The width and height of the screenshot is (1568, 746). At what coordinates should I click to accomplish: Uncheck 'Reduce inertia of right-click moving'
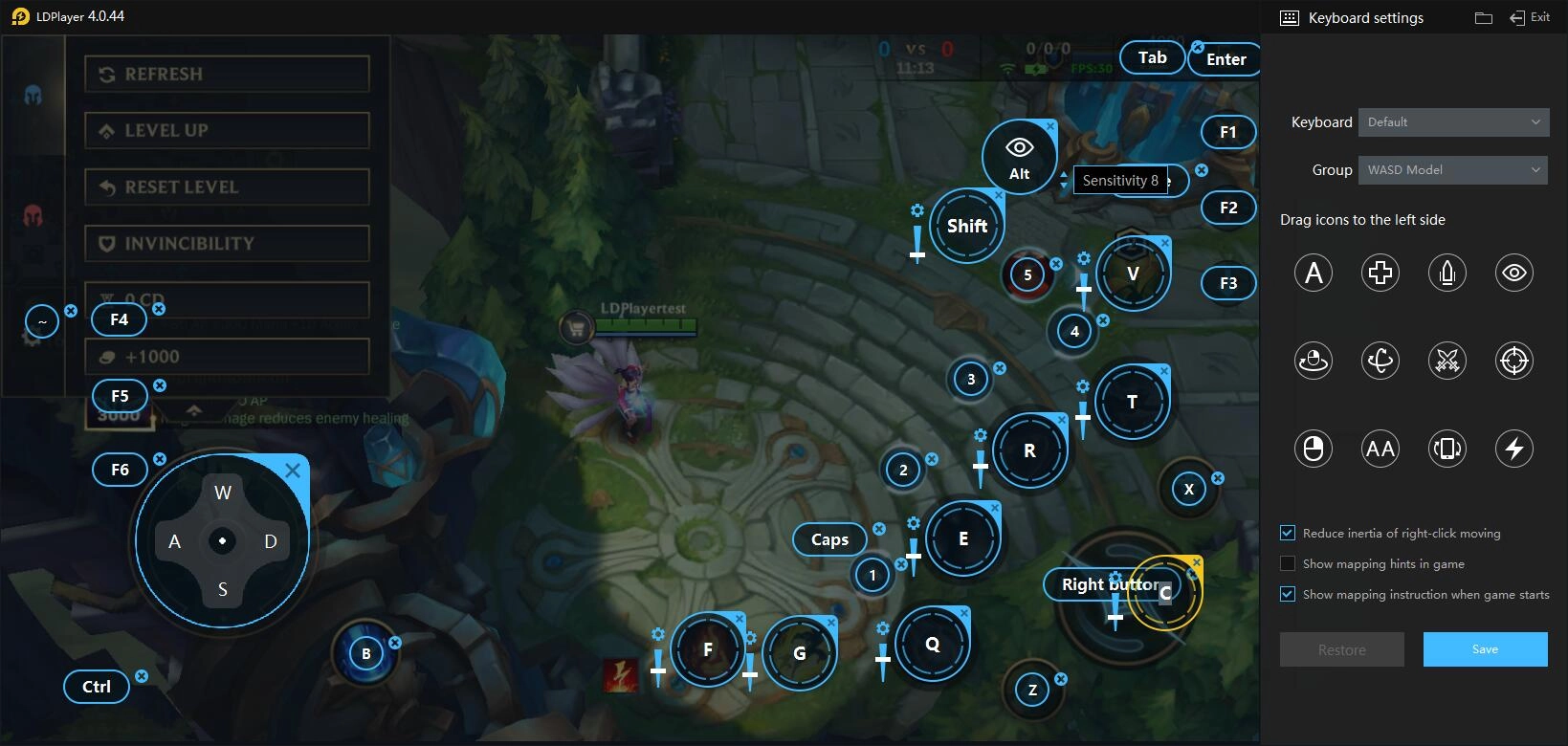click(1288, 533)
